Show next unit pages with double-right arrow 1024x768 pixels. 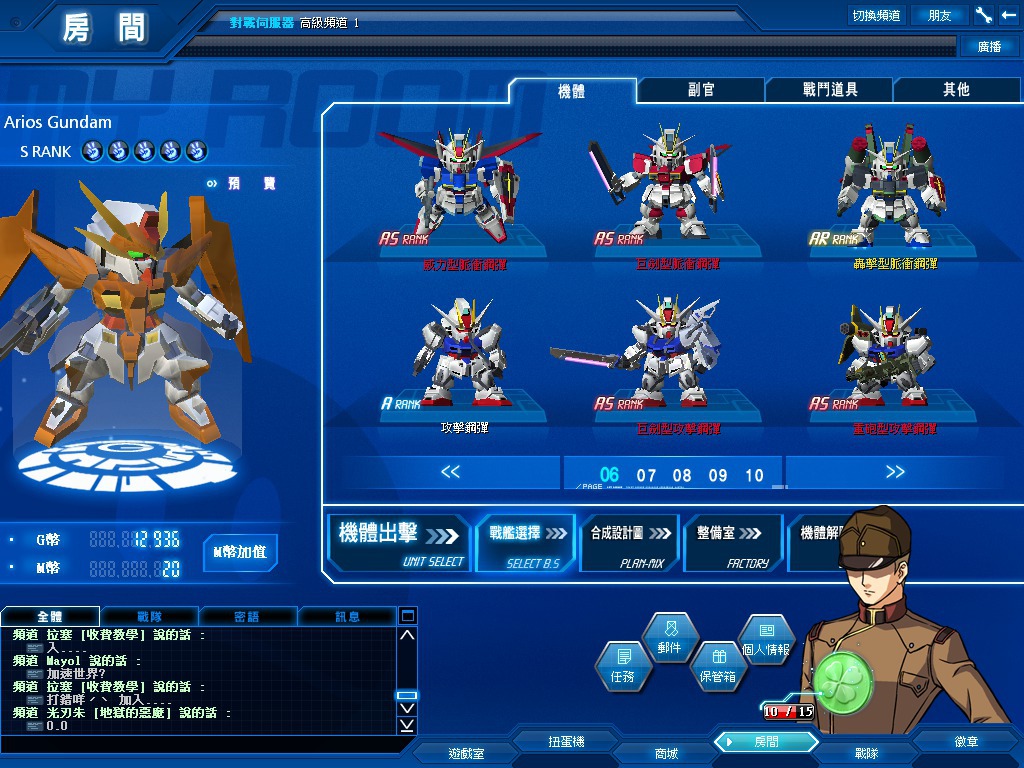coord(895,472)
